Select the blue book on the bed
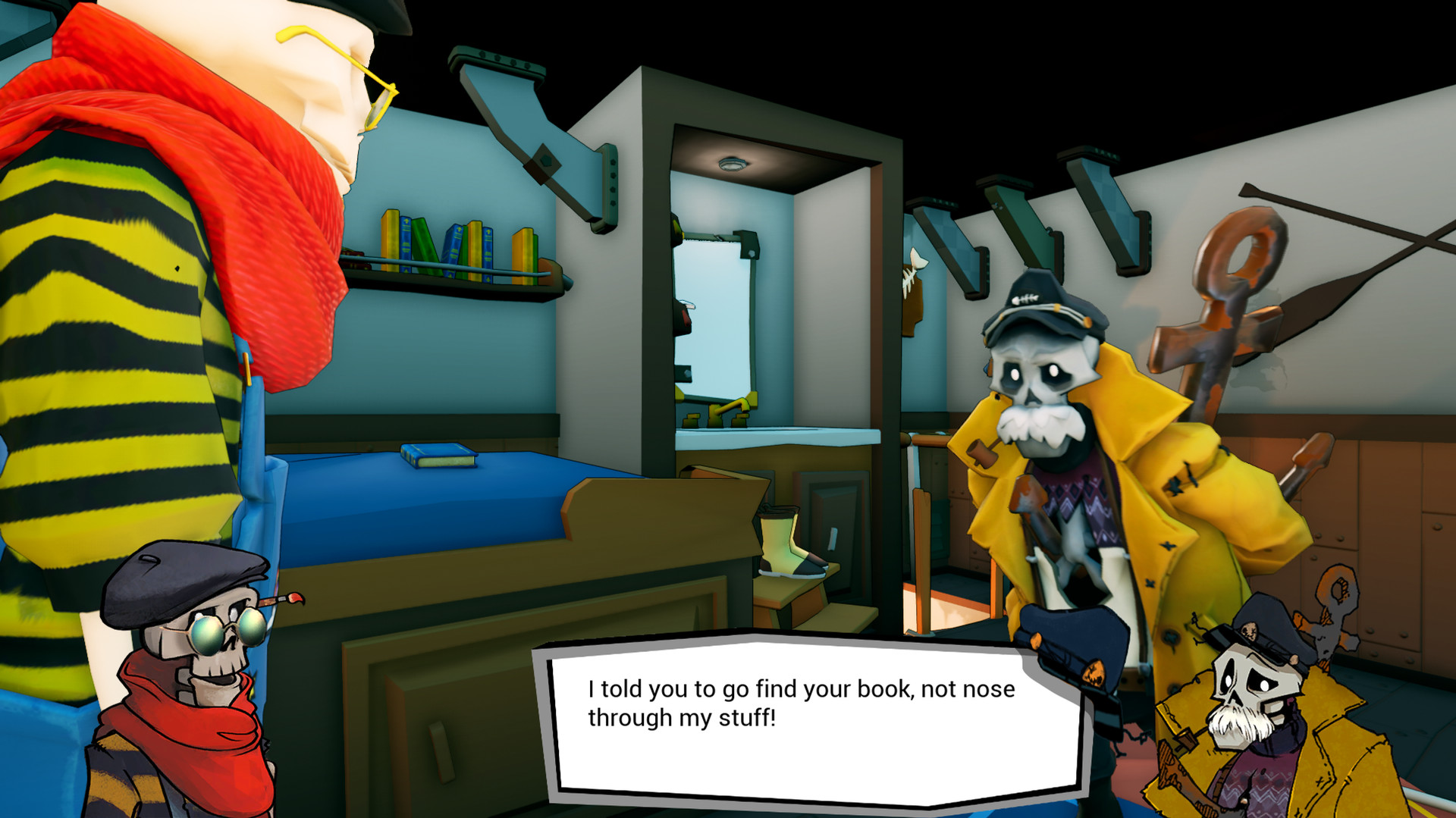 point(436,455)
